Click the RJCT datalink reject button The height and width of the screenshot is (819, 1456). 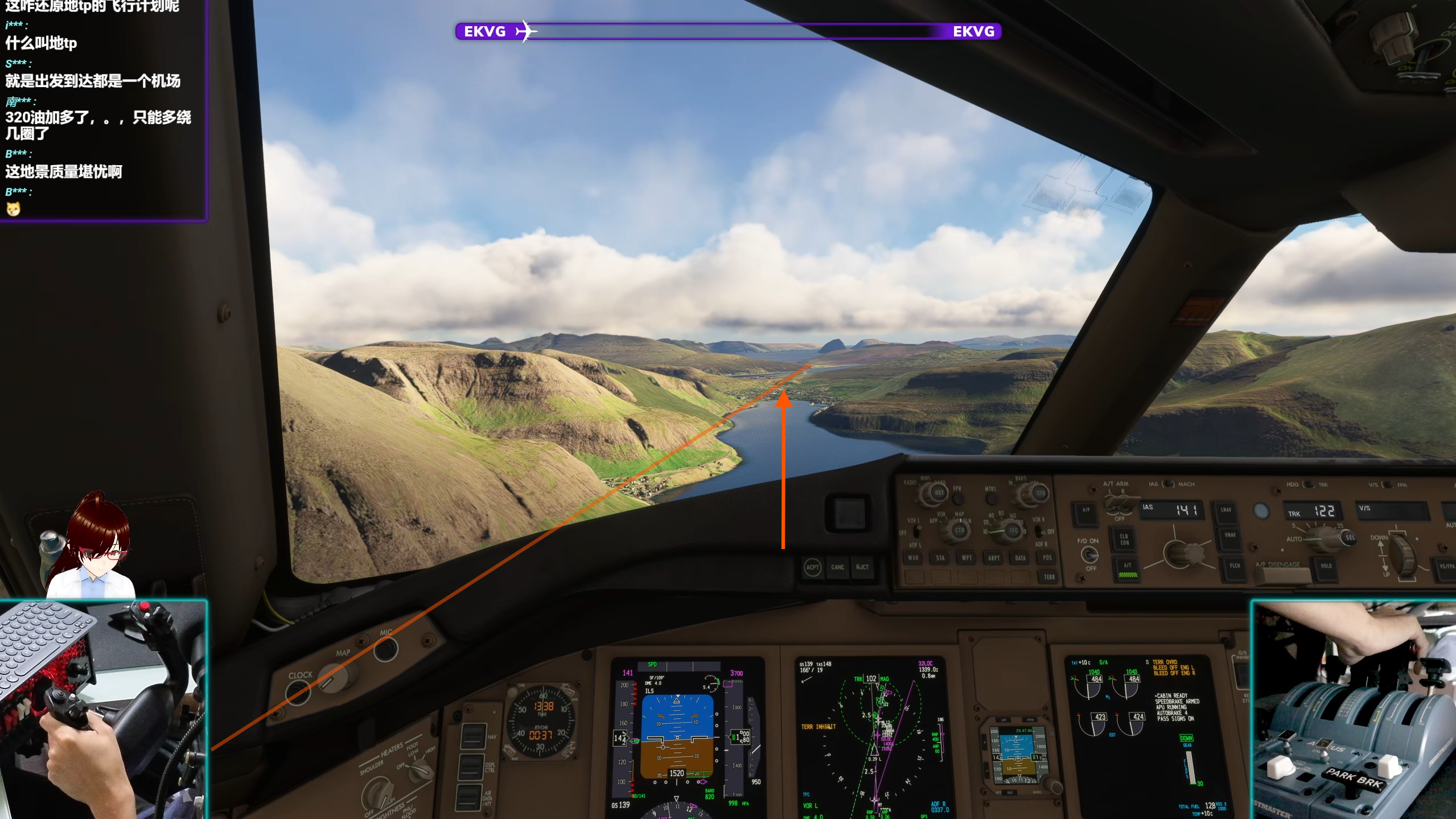click(x=862, y=567)
